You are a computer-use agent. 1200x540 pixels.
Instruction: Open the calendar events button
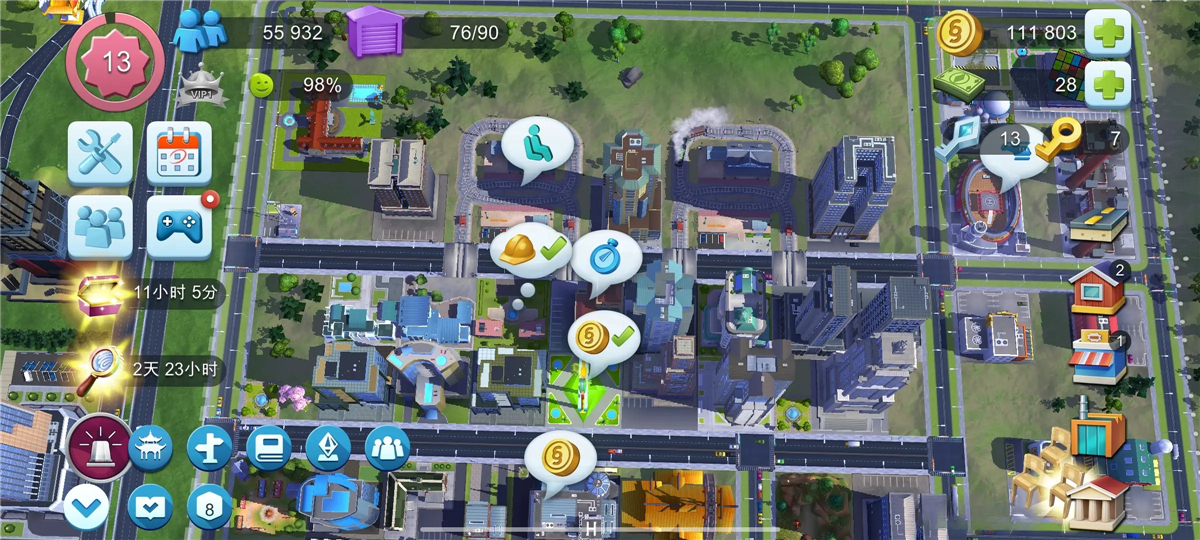coord(179,153)
